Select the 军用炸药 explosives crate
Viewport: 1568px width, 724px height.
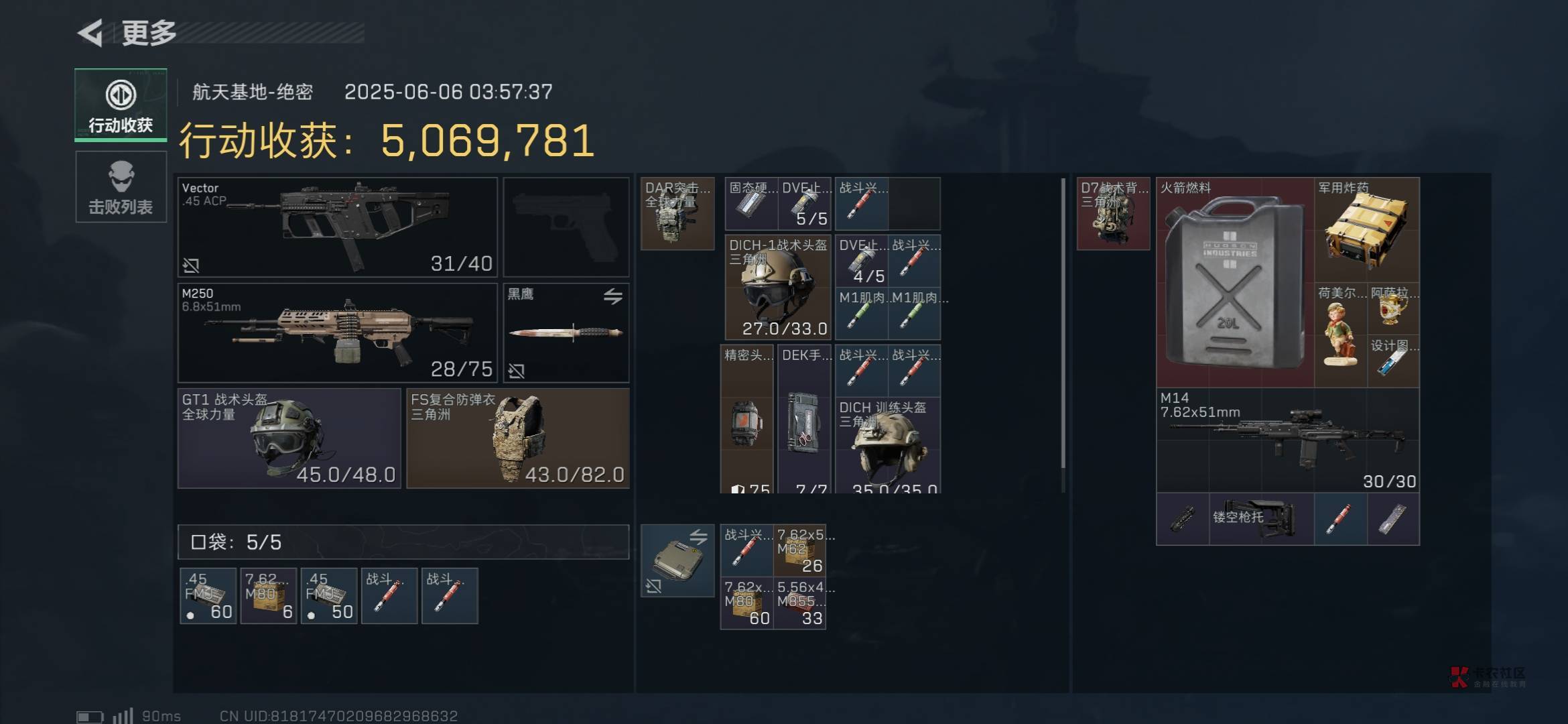tap(1366, 229)
